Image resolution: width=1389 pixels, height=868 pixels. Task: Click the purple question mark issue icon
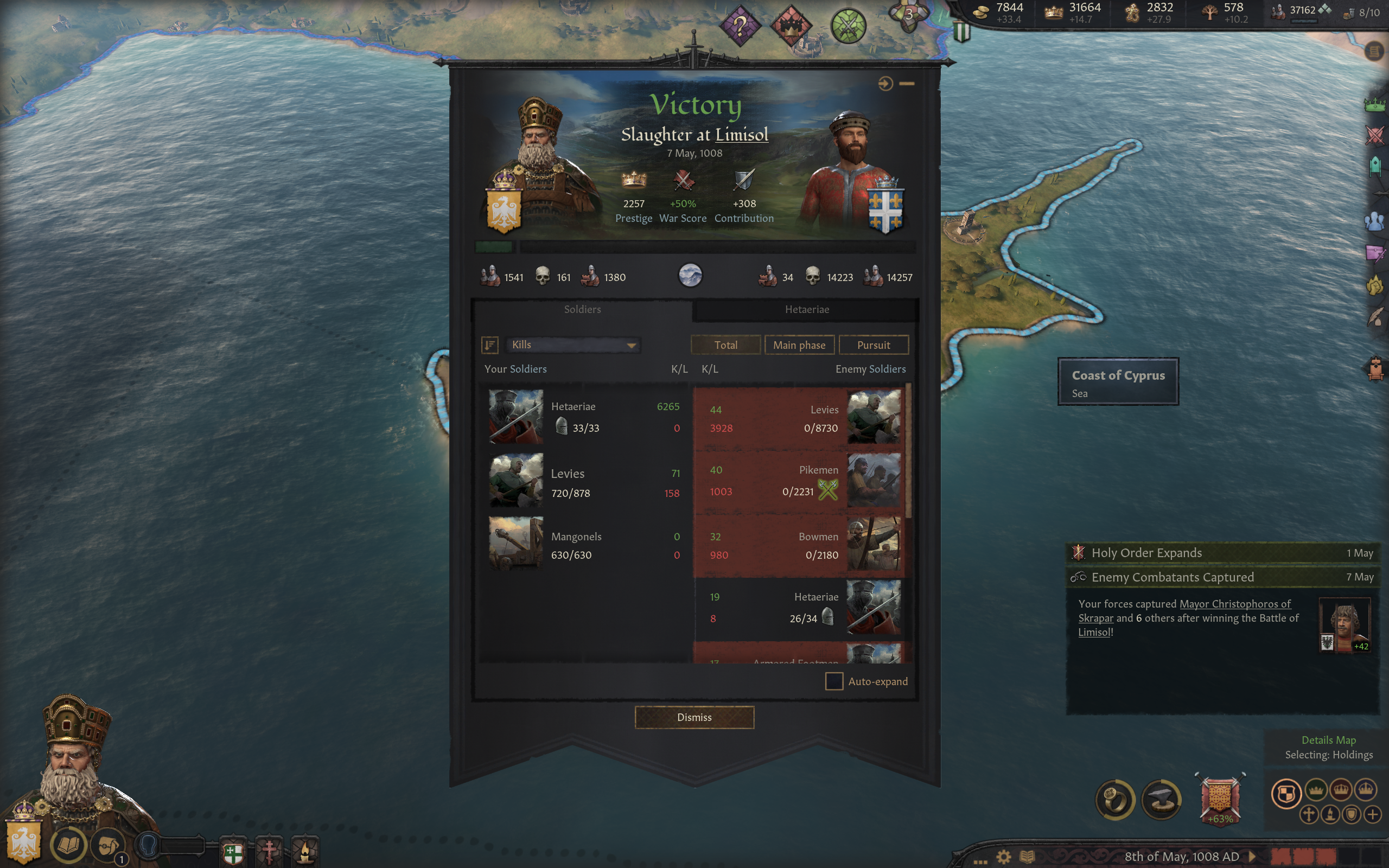[740, 26]
